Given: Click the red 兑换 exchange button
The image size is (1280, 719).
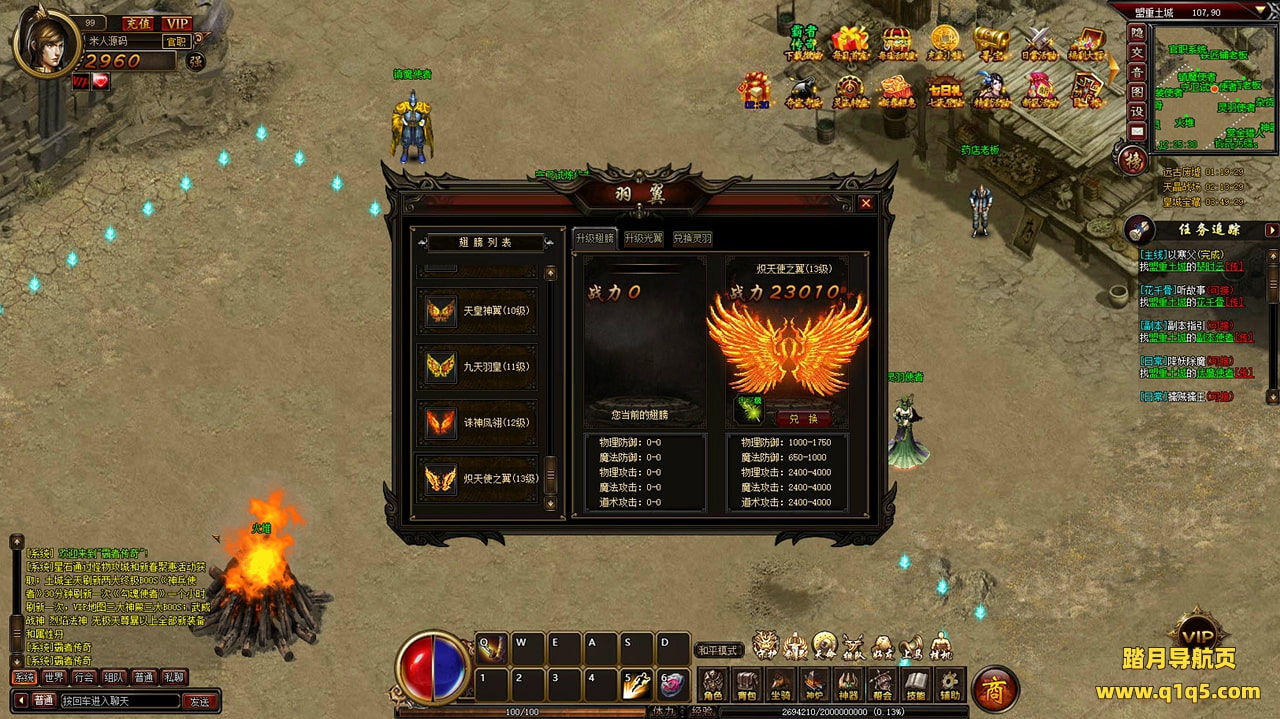Looking at the screenshot, I should coord(803,419).
